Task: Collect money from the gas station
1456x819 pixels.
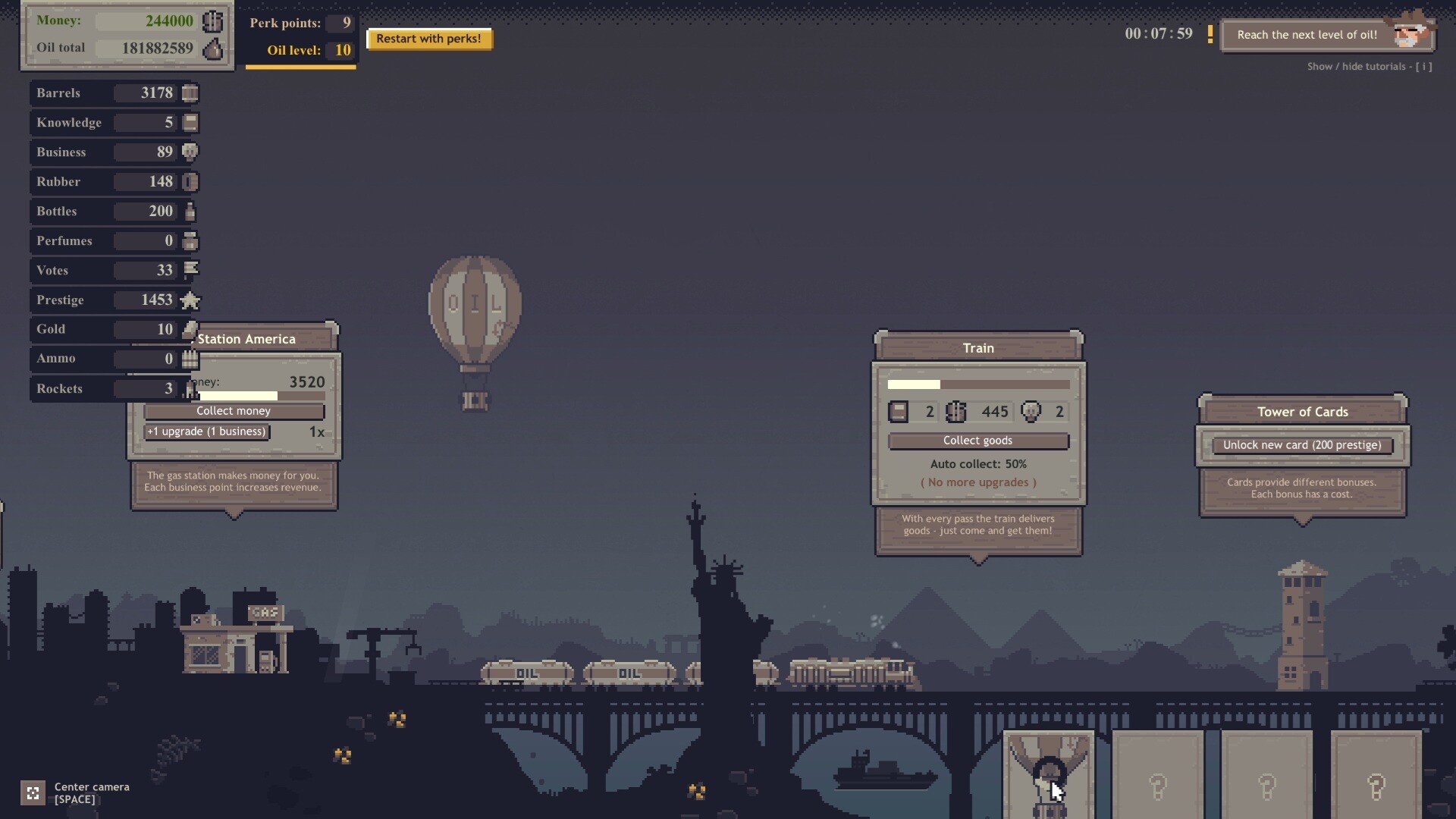Action: point(234,411)
